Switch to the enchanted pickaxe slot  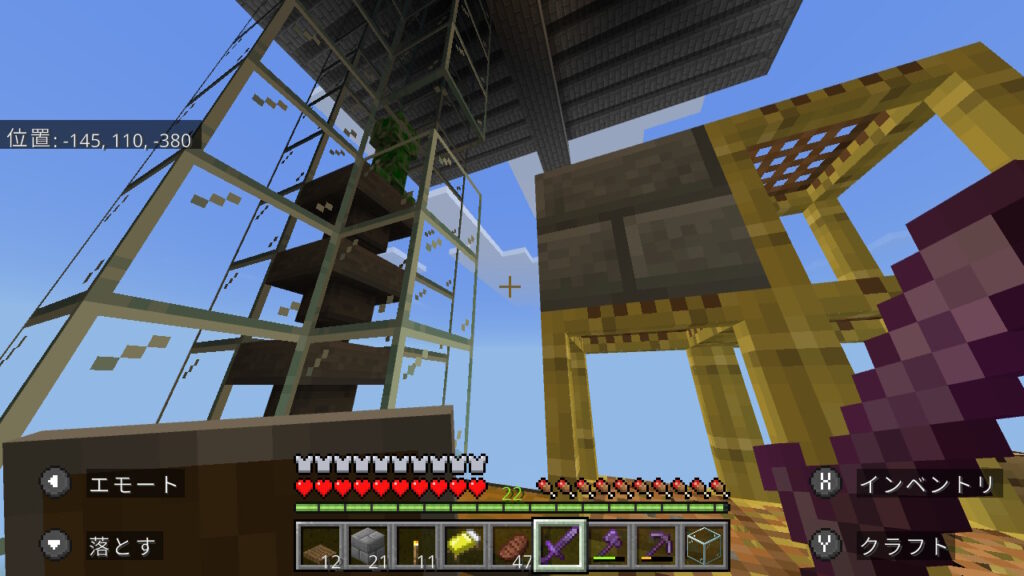click(655, 545)
